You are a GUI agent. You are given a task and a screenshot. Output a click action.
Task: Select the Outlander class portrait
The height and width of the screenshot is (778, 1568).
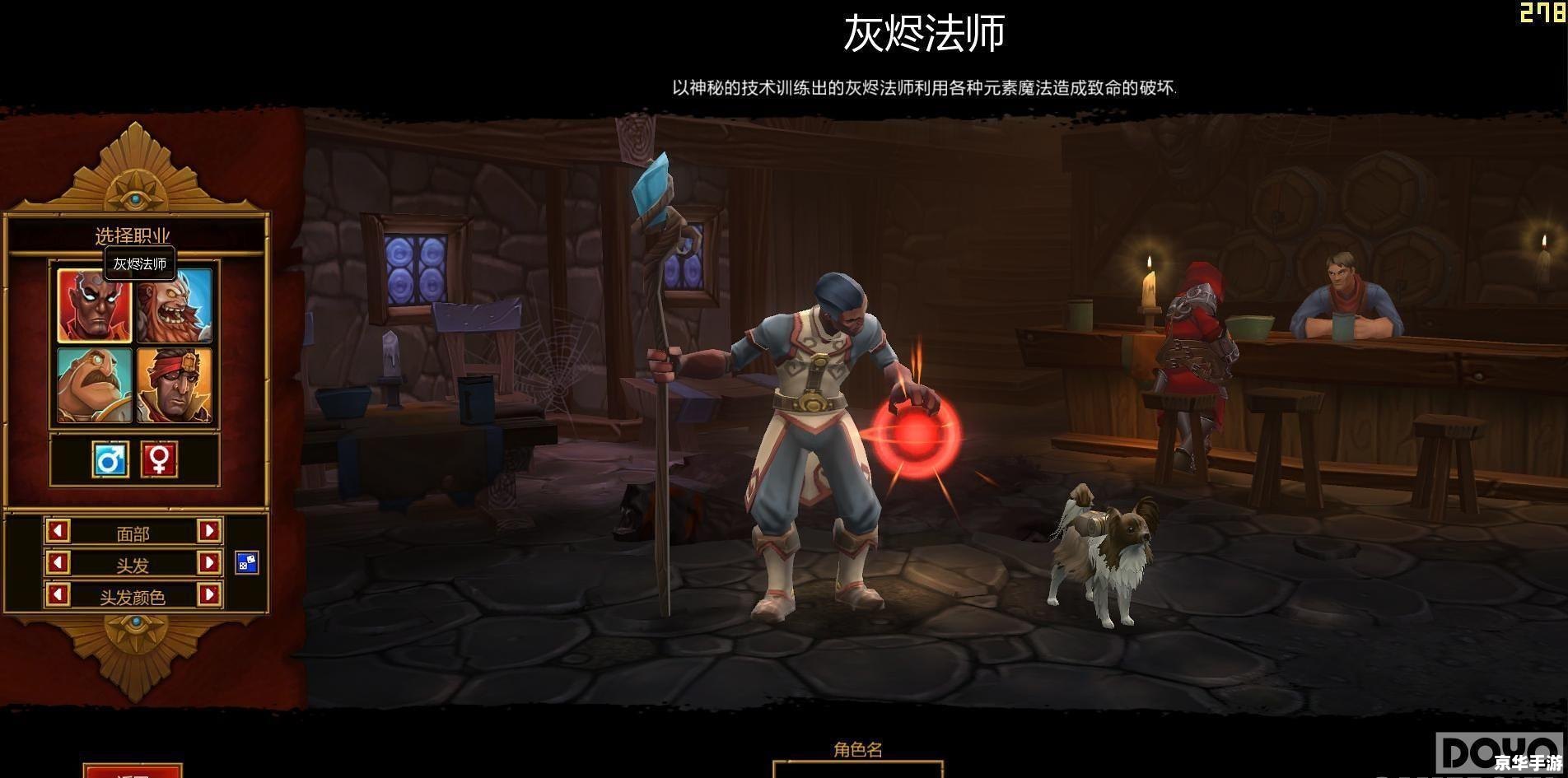[175, 384]
